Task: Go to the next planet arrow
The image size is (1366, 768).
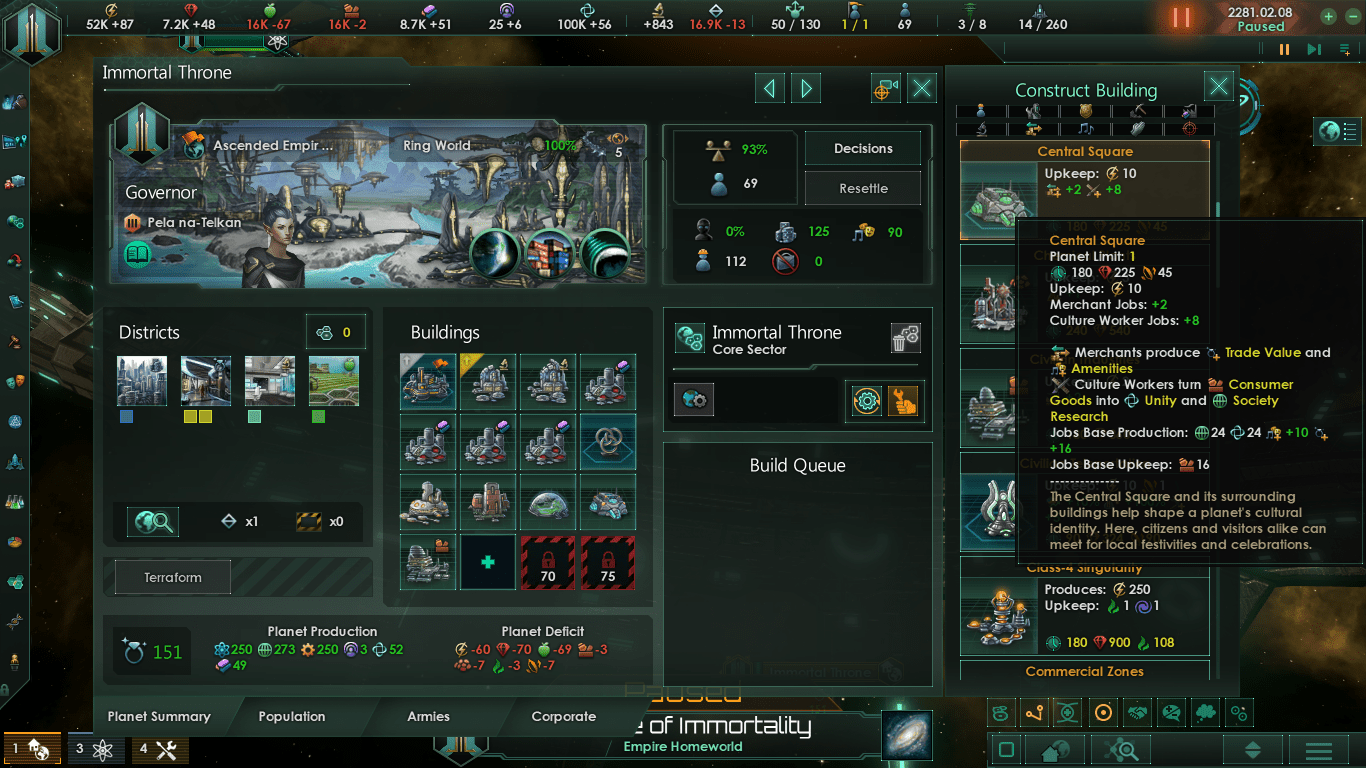Action: point(806,89)
